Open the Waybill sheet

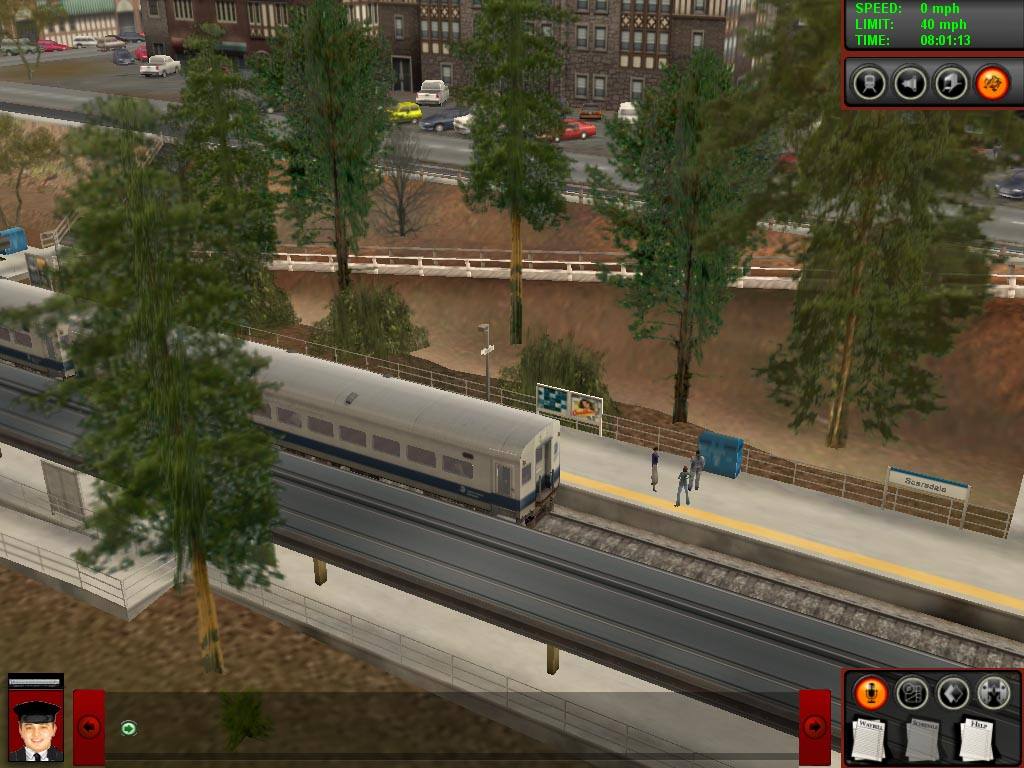point(870,740)
